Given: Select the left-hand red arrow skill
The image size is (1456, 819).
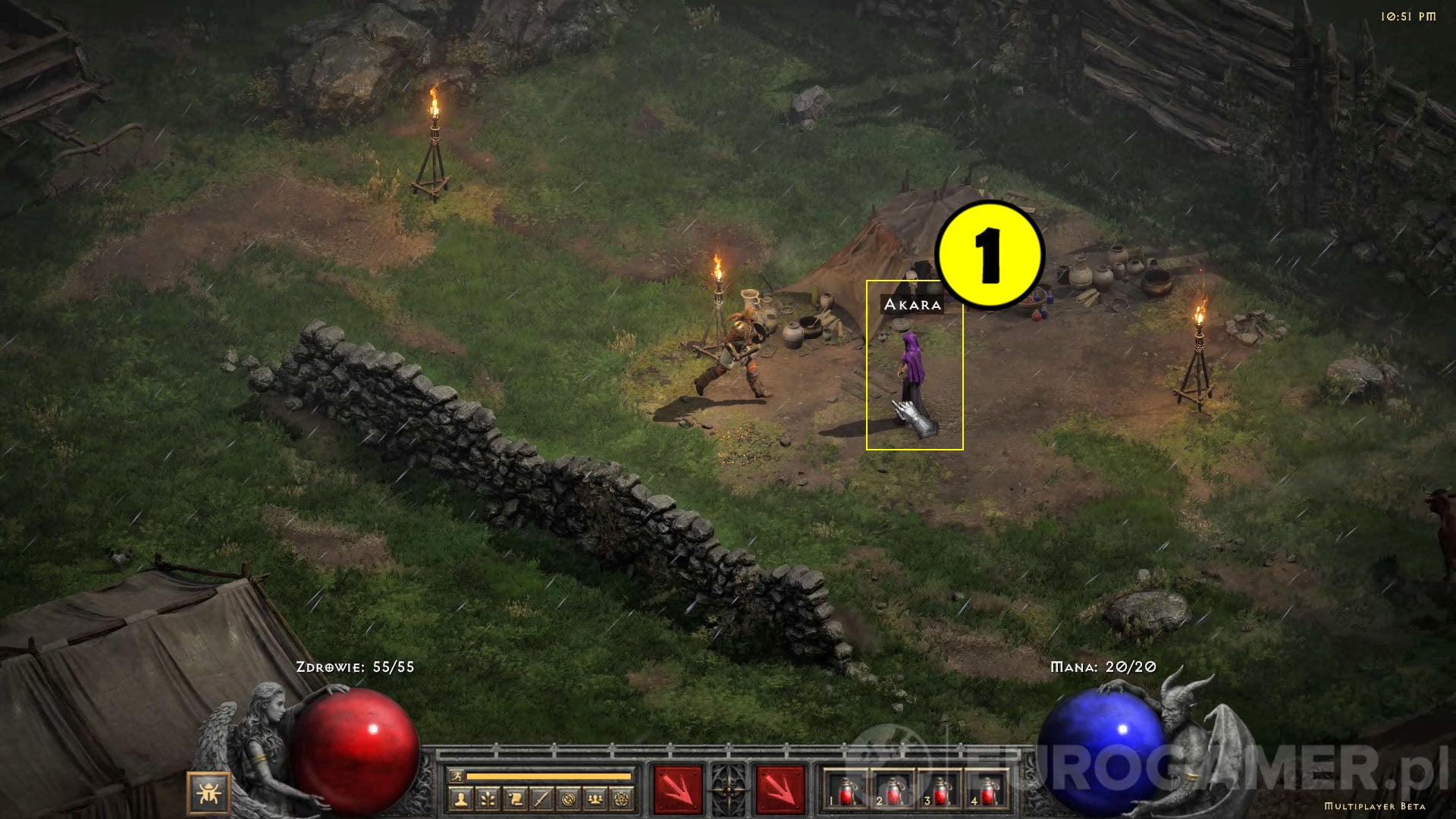Looking at the screenshot, I should (x=677, y=789).
